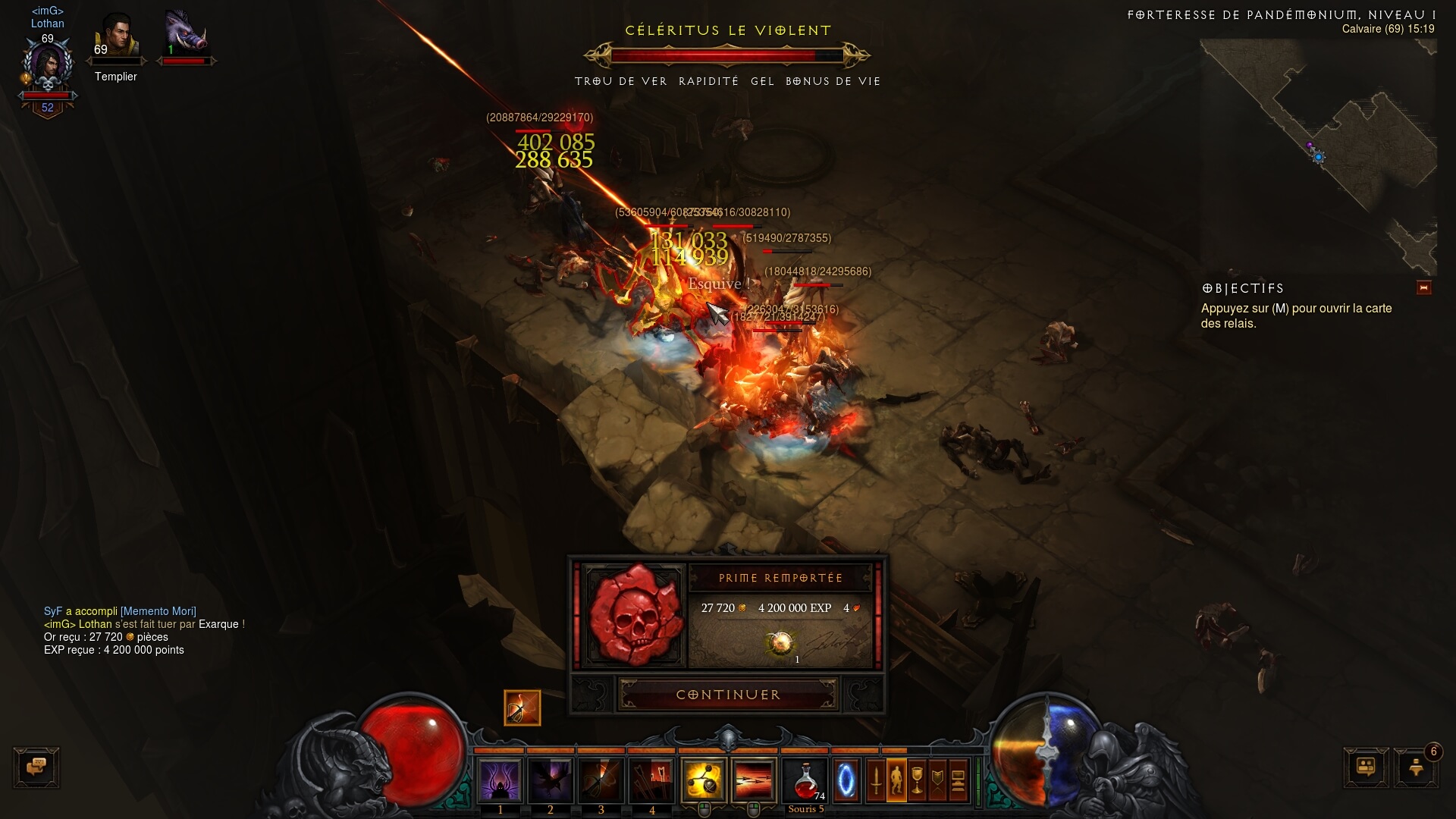
Task: Open the character inventory figure icon
Action: (896, 780)
